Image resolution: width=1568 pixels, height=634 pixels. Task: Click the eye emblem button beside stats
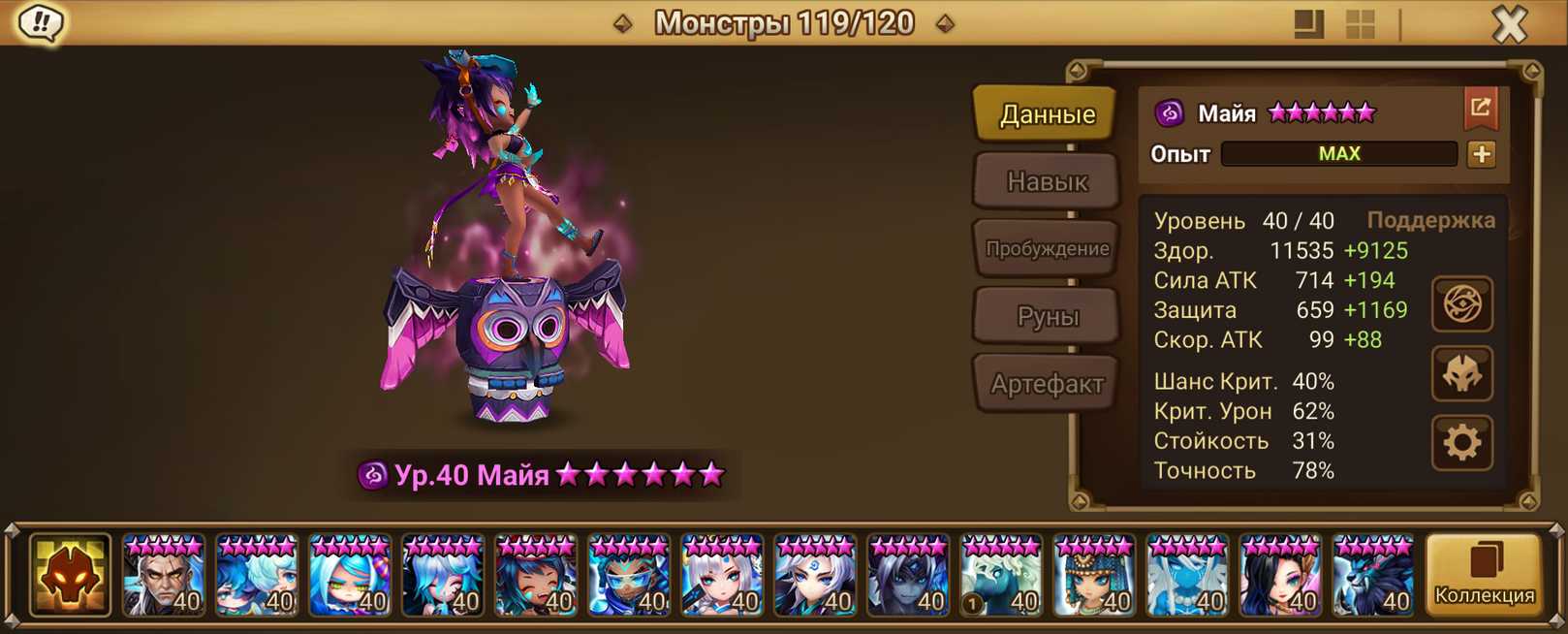[1461, 304]
